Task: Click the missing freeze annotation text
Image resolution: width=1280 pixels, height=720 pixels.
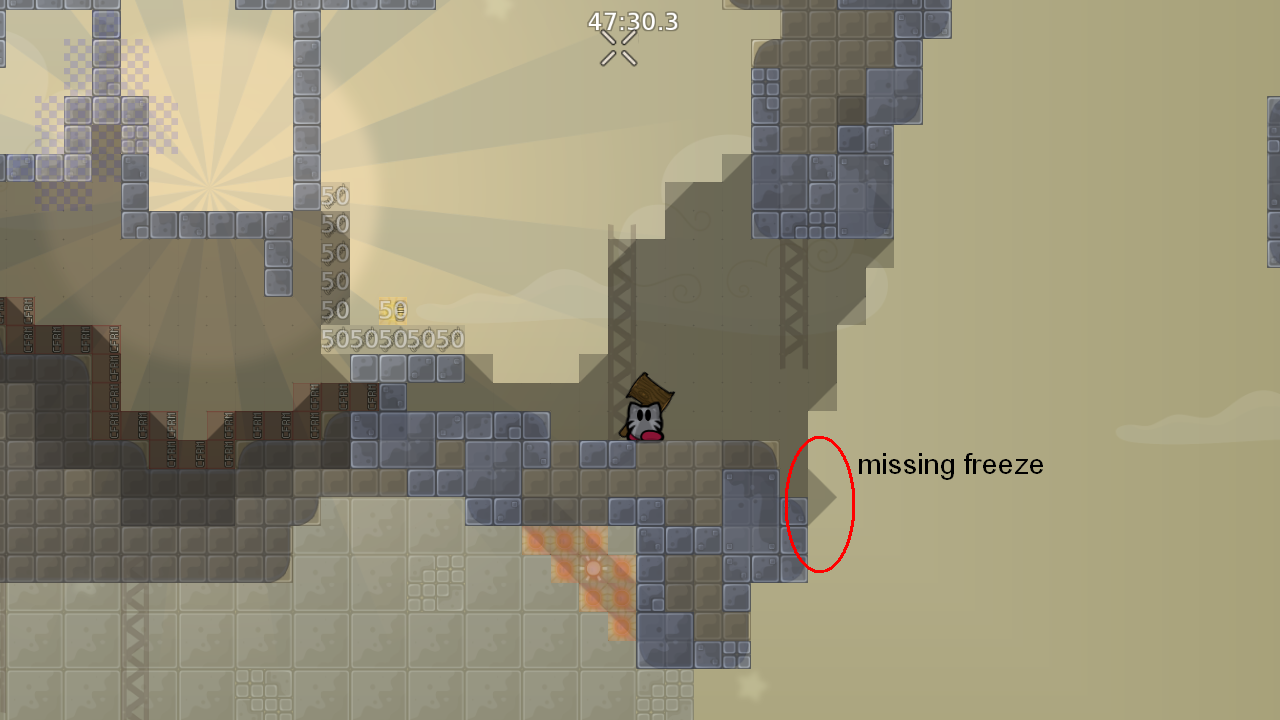Action: 951,464
